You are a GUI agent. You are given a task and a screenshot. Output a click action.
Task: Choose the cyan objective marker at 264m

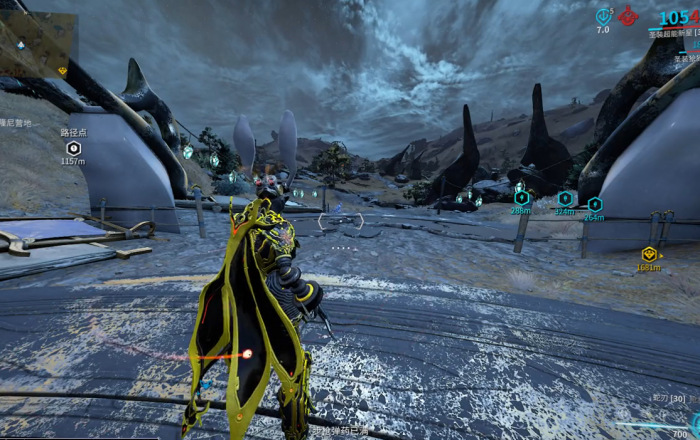click(594, 204)
